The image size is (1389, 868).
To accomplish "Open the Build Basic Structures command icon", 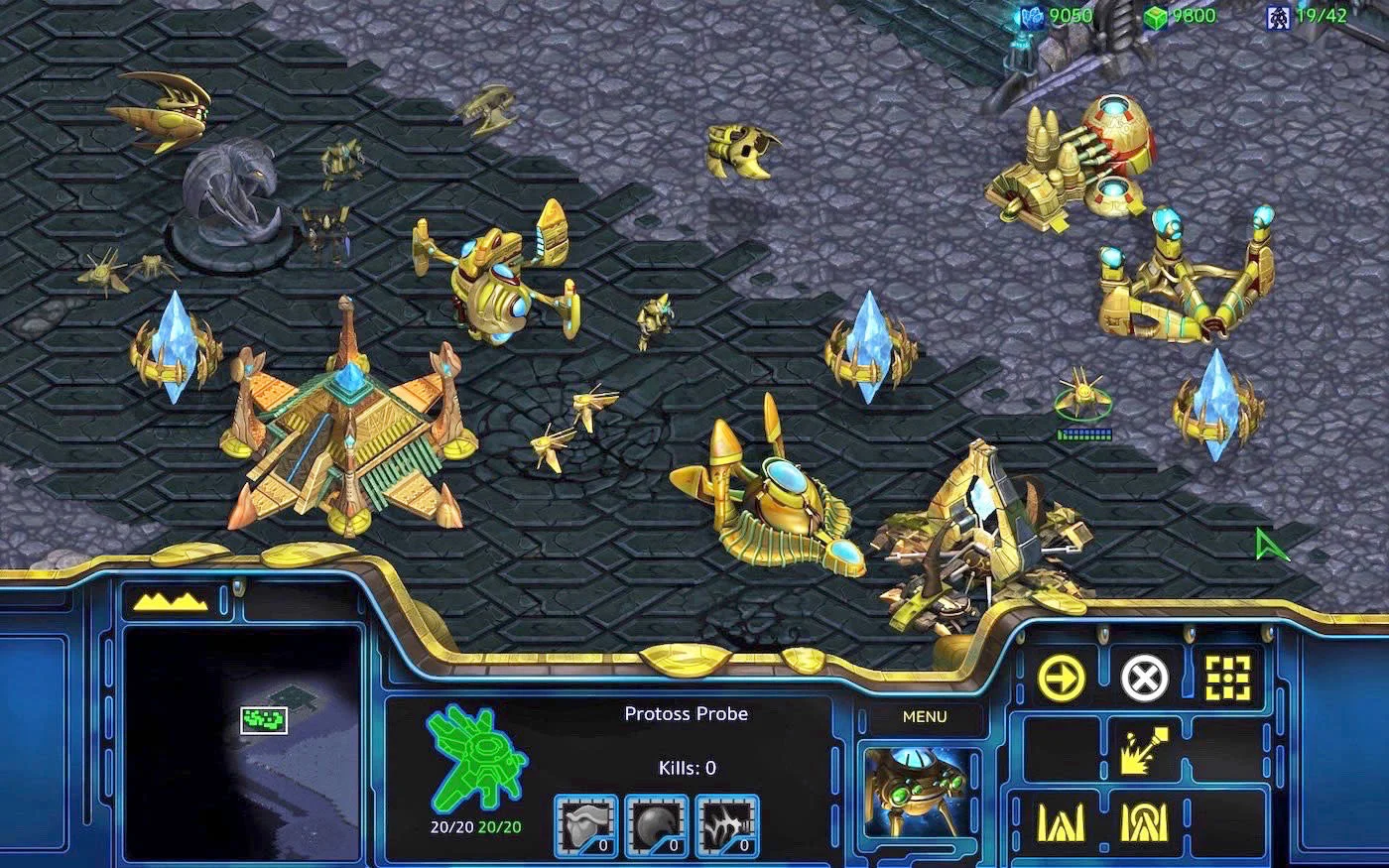I will point(1063,822).
